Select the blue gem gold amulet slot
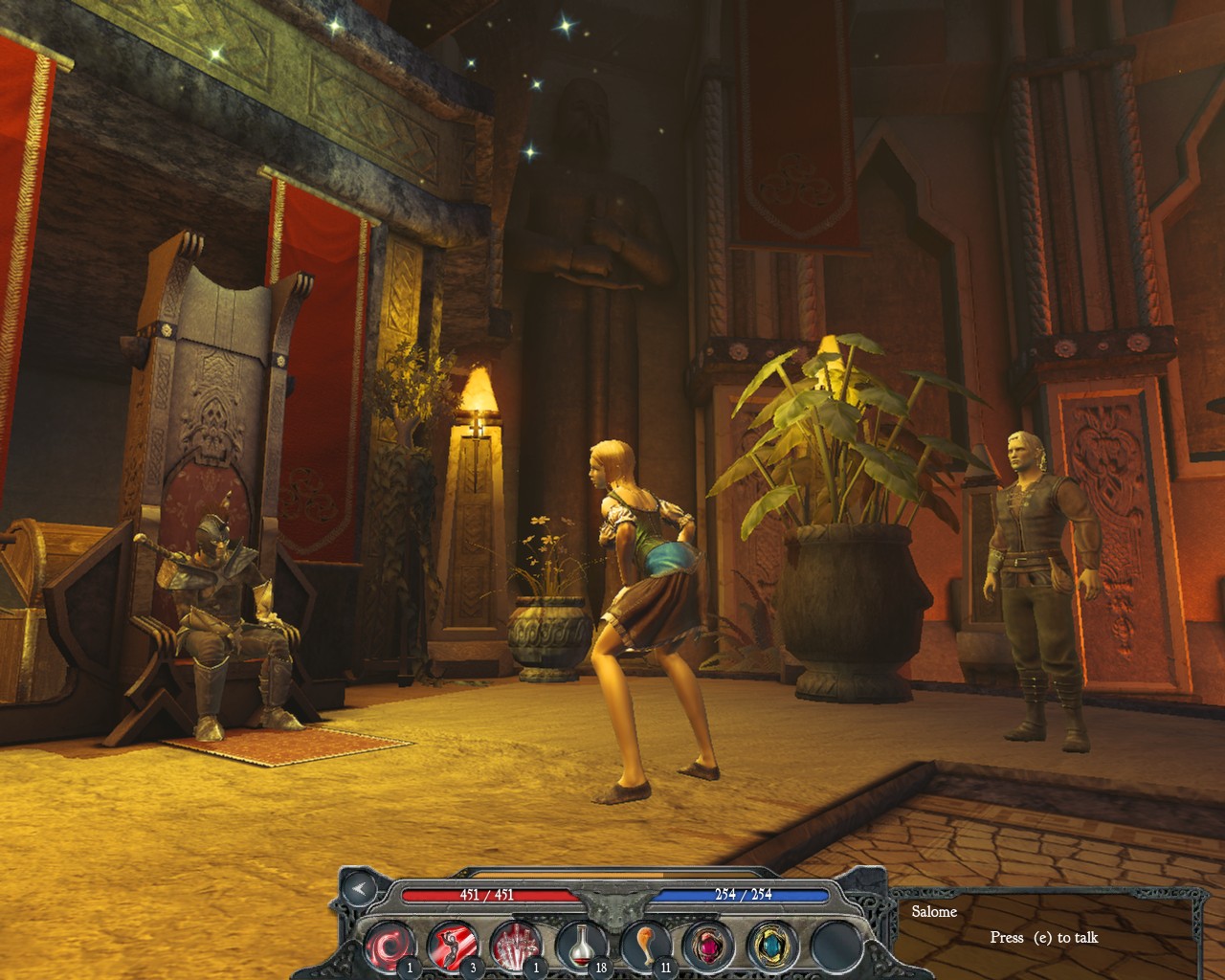 tap(769, 945)
